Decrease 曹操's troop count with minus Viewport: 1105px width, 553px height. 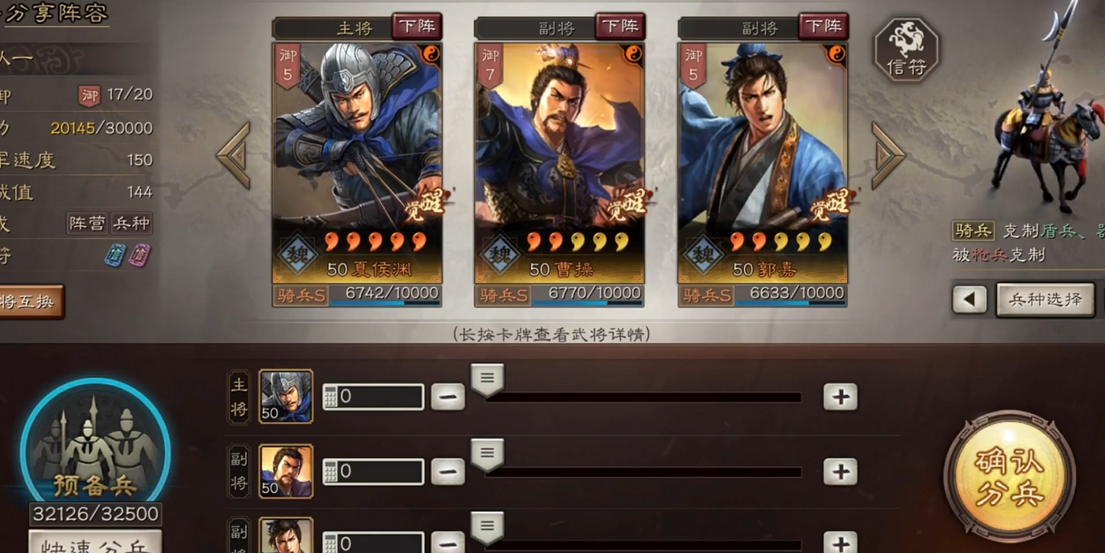[448, 471]
